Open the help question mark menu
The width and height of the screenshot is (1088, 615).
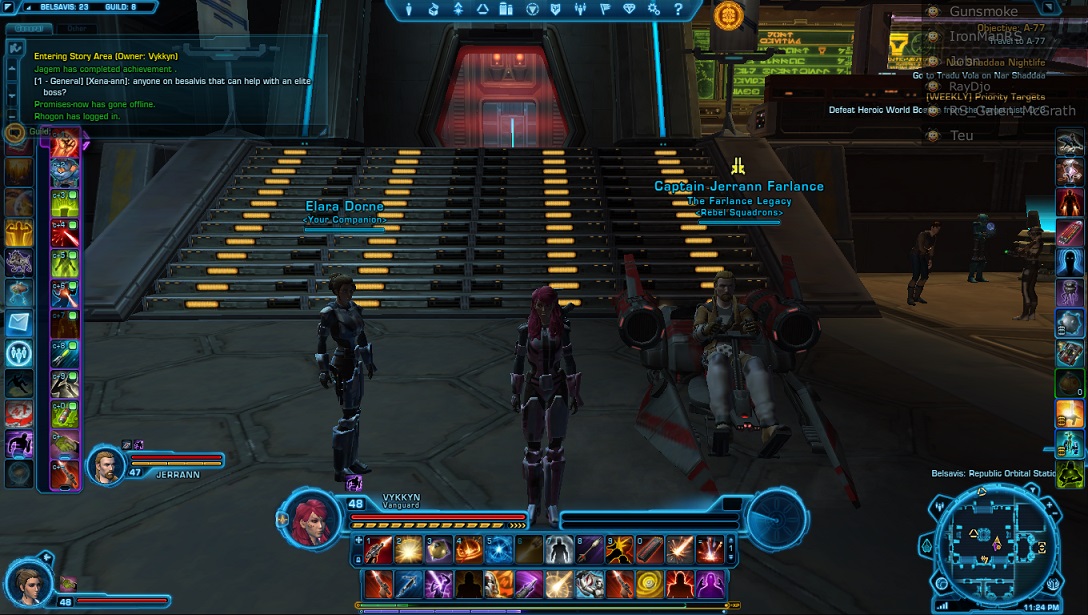tap(680, 9)
